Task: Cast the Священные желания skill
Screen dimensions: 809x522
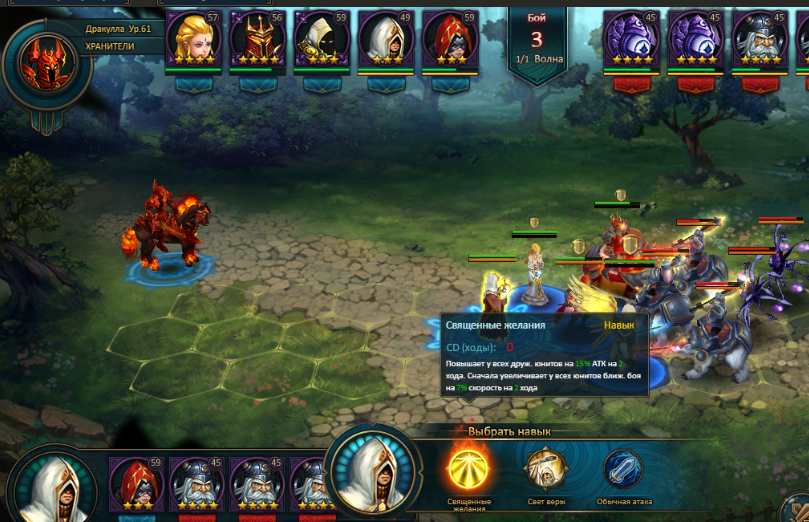Action: pos(467,468)
